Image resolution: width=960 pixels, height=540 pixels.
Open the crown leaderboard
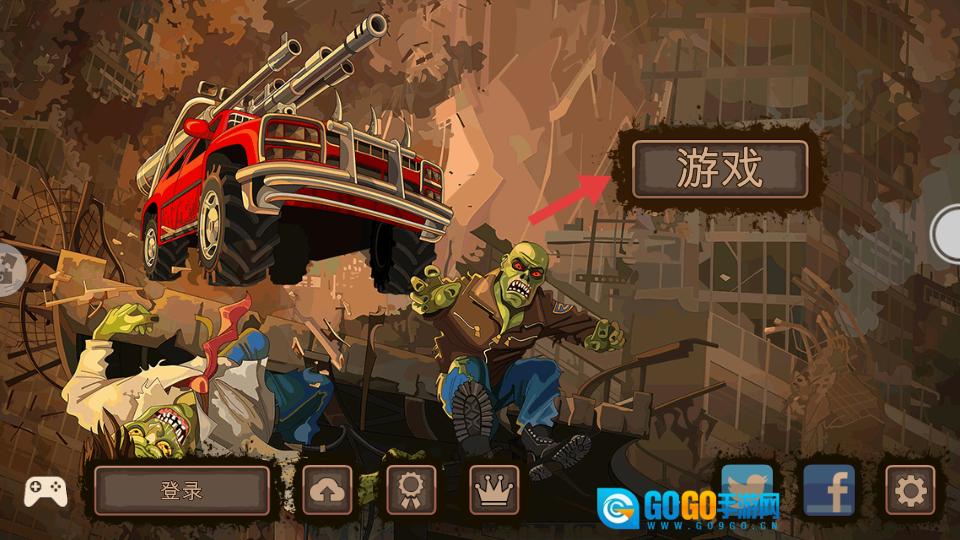tap(494, 490)
